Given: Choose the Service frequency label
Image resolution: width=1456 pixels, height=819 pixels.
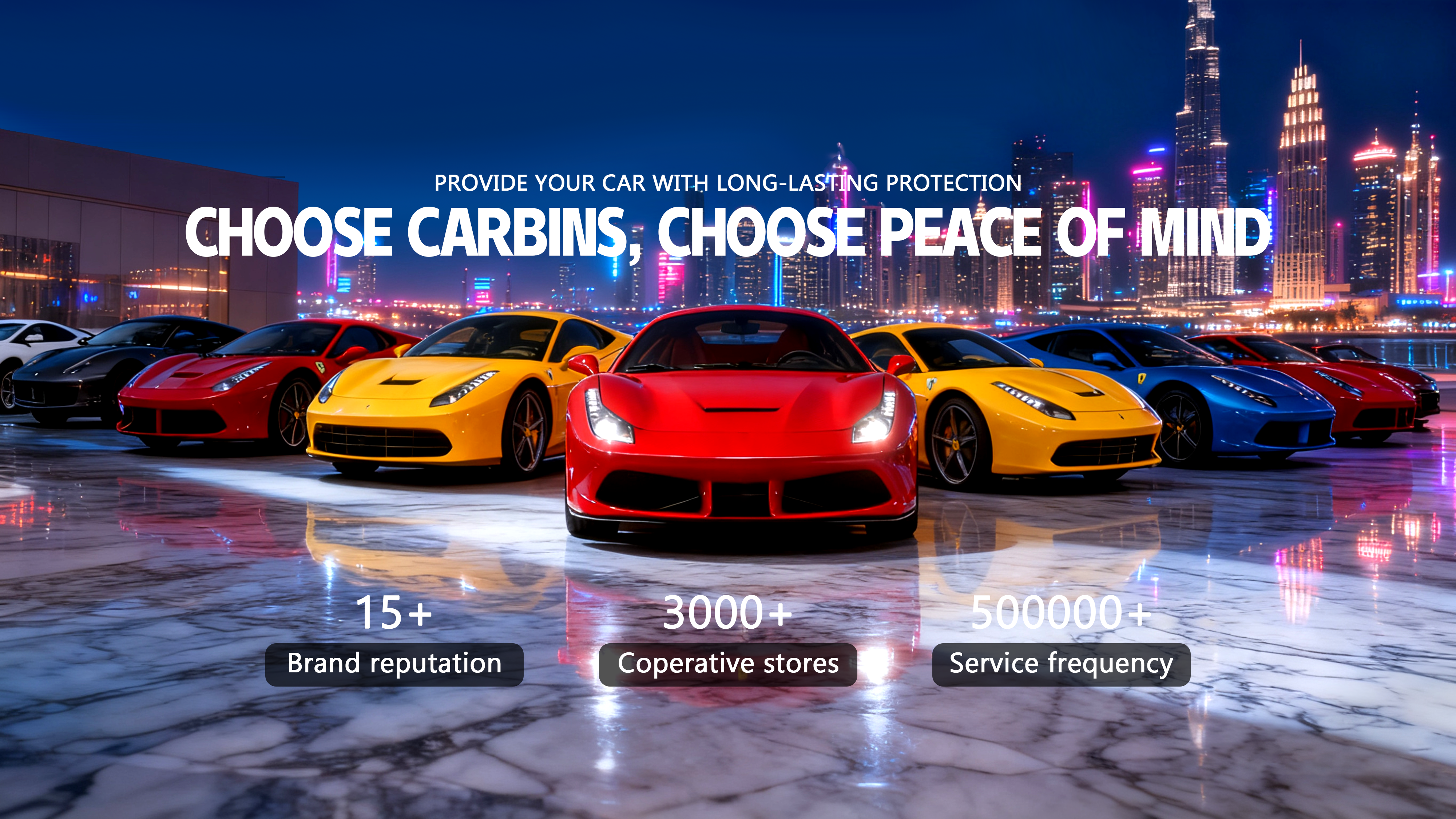Looking at the screenshot, I should coord(1061,664).
